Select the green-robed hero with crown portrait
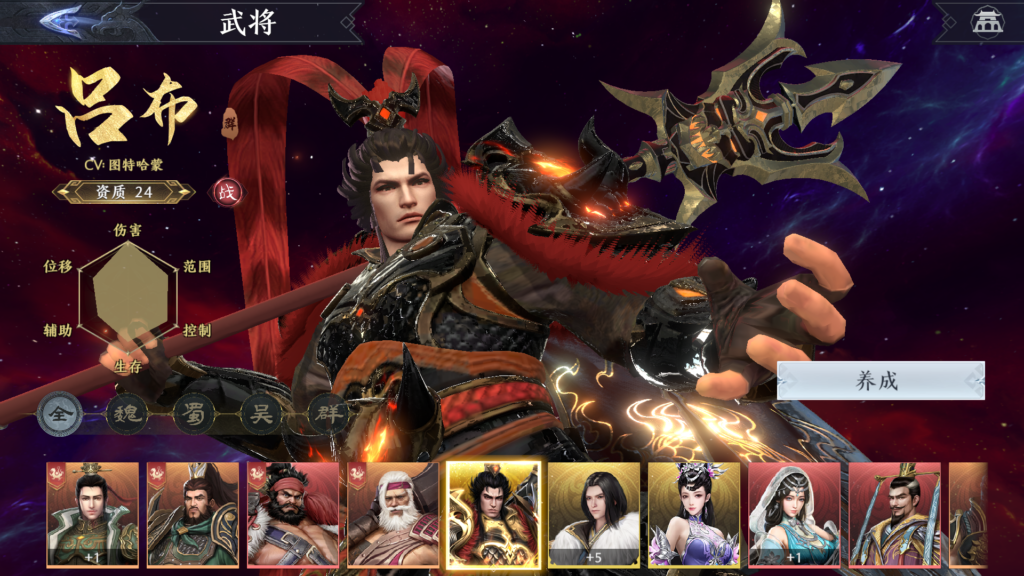This screenshot has width=1024, height=576. click(x=92, y=514)
